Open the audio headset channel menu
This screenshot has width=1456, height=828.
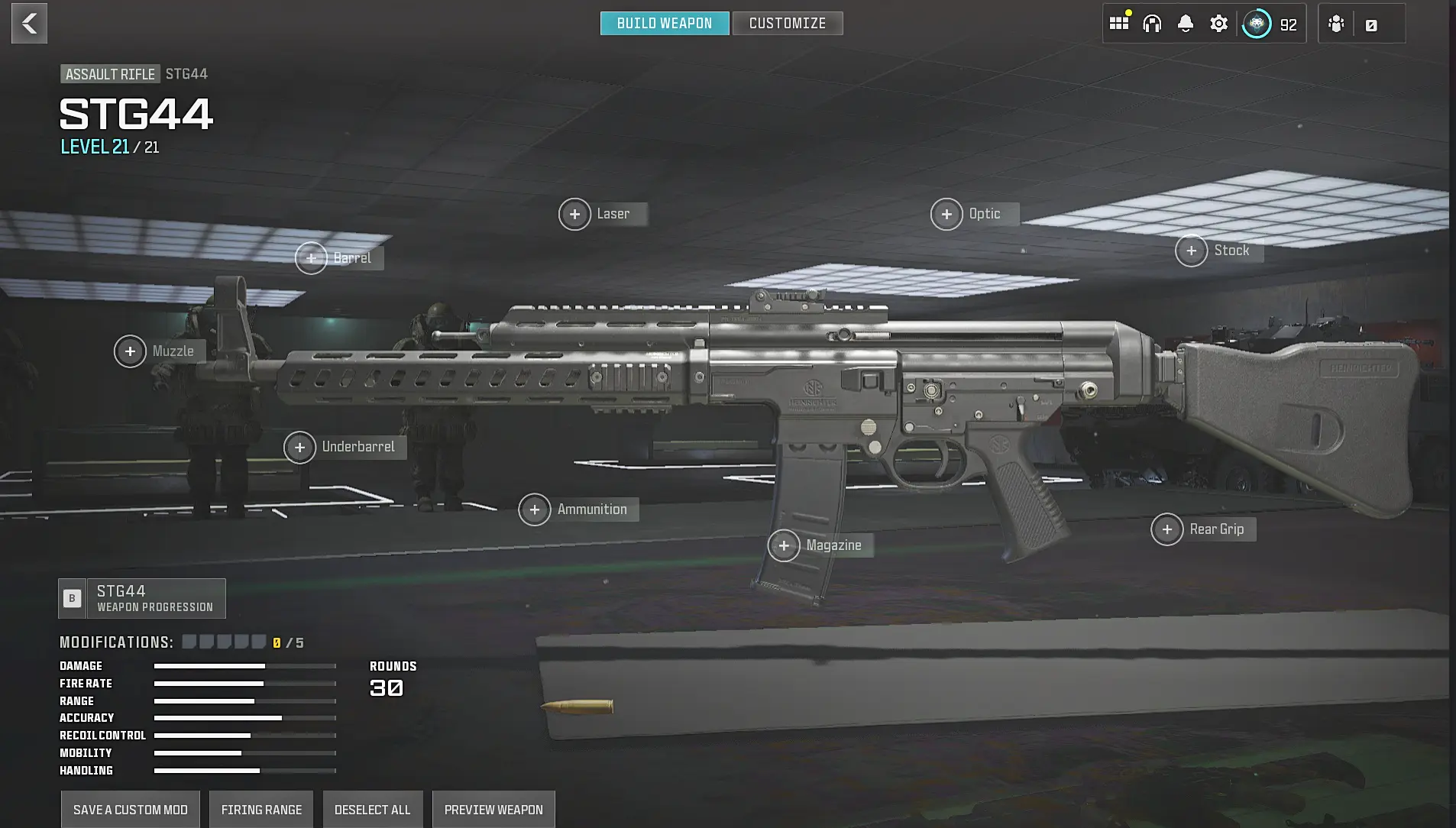tap(1152, 23)
